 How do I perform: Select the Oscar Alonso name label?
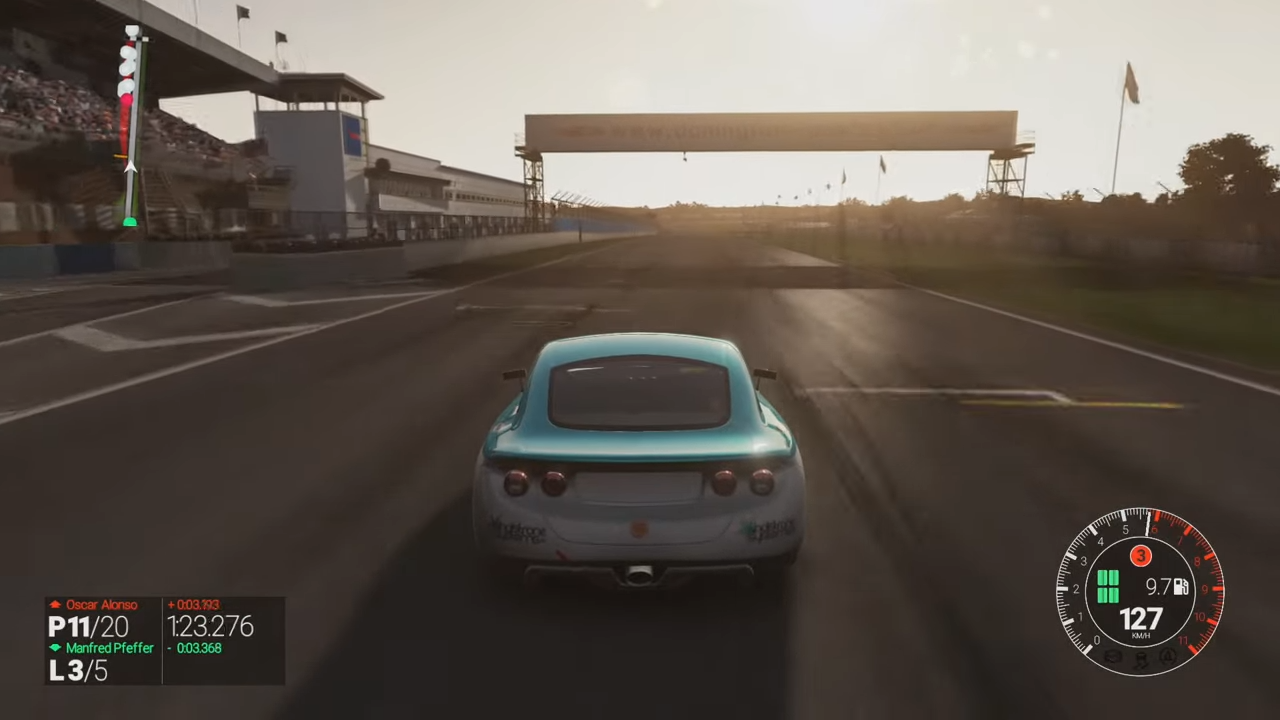tap(102, 604)
